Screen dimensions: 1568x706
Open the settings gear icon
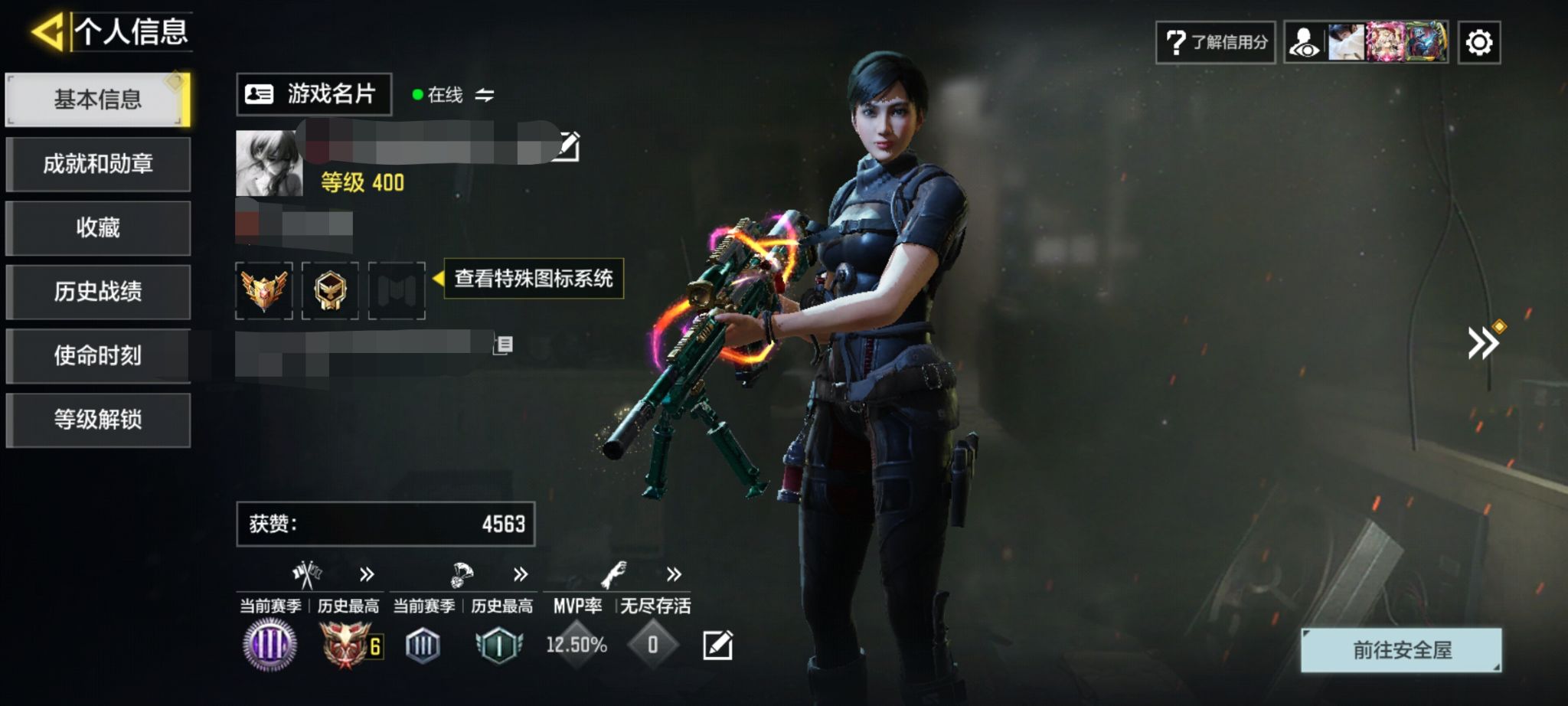coord(1478,42)
